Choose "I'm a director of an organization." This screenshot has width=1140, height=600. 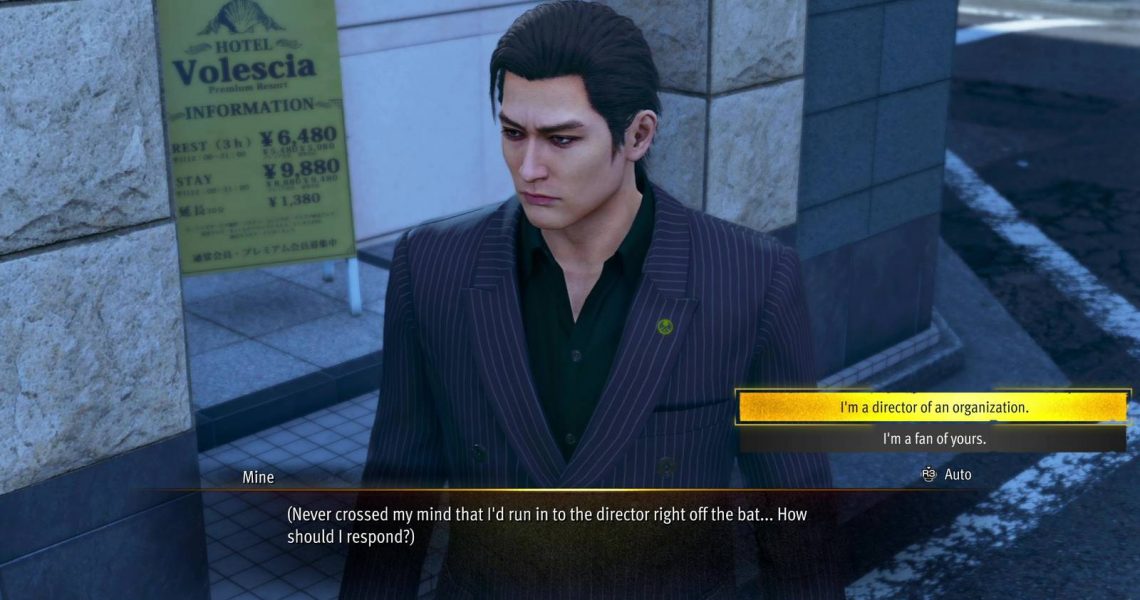(x=933, y=408)
